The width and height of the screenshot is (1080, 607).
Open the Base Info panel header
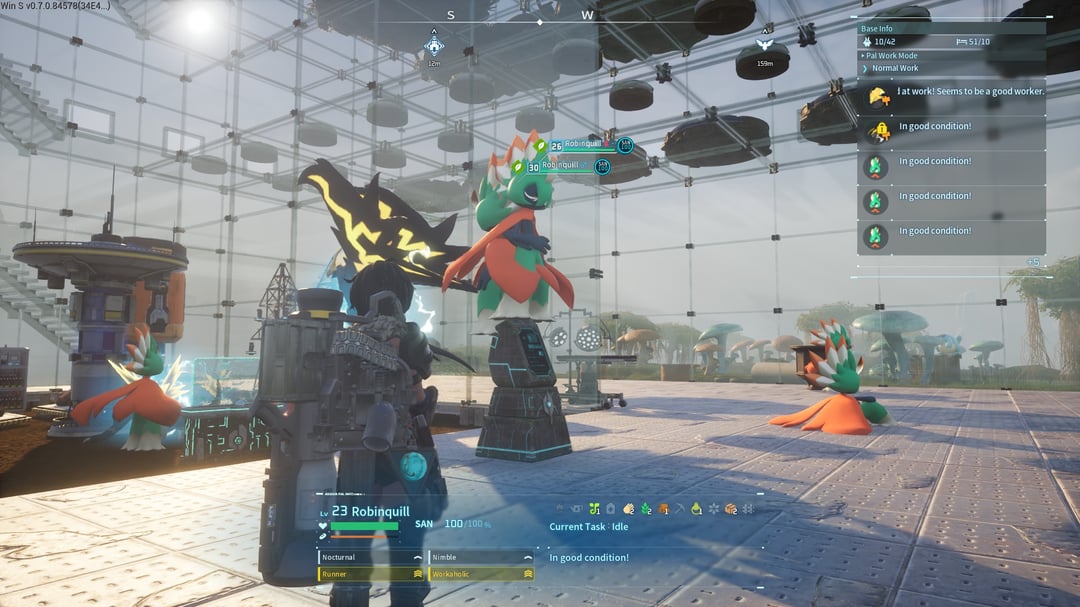pyautogui.click(x=952, y=29)
